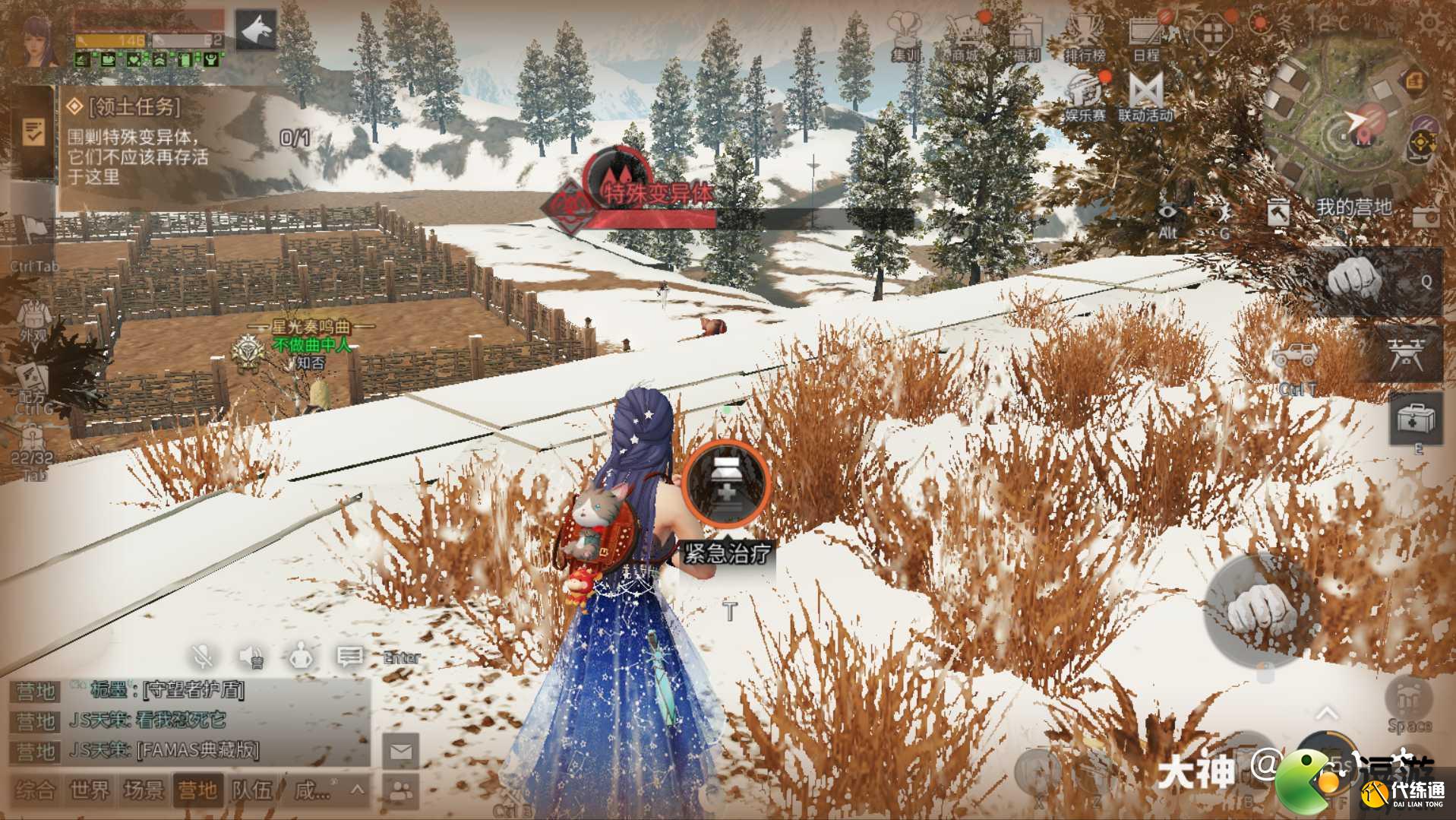Show the 排行榜 leaderboard
The width and height of the screenshot is (1456, 820).
1085,36
